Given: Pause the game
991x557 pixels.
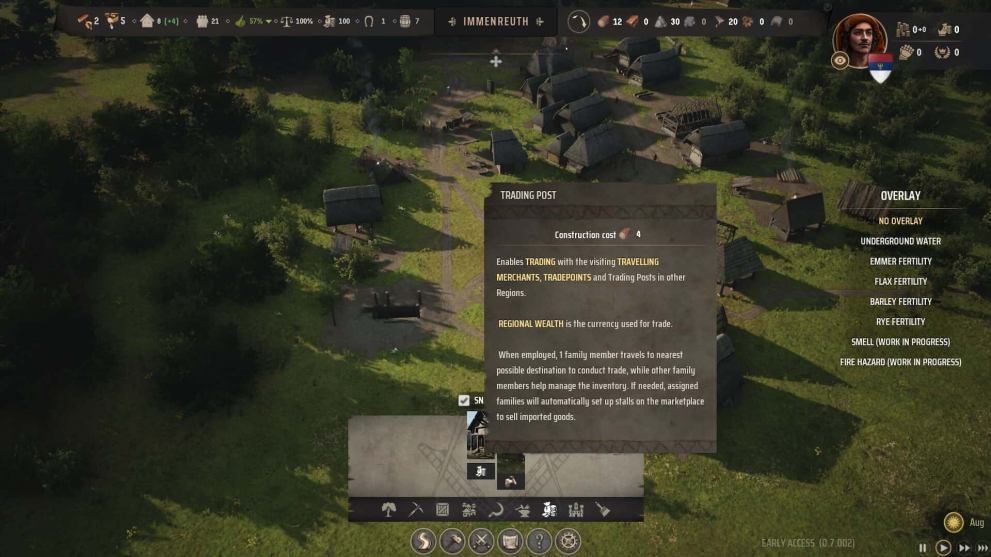Looking at the screenshot, I should pos(923,547).
